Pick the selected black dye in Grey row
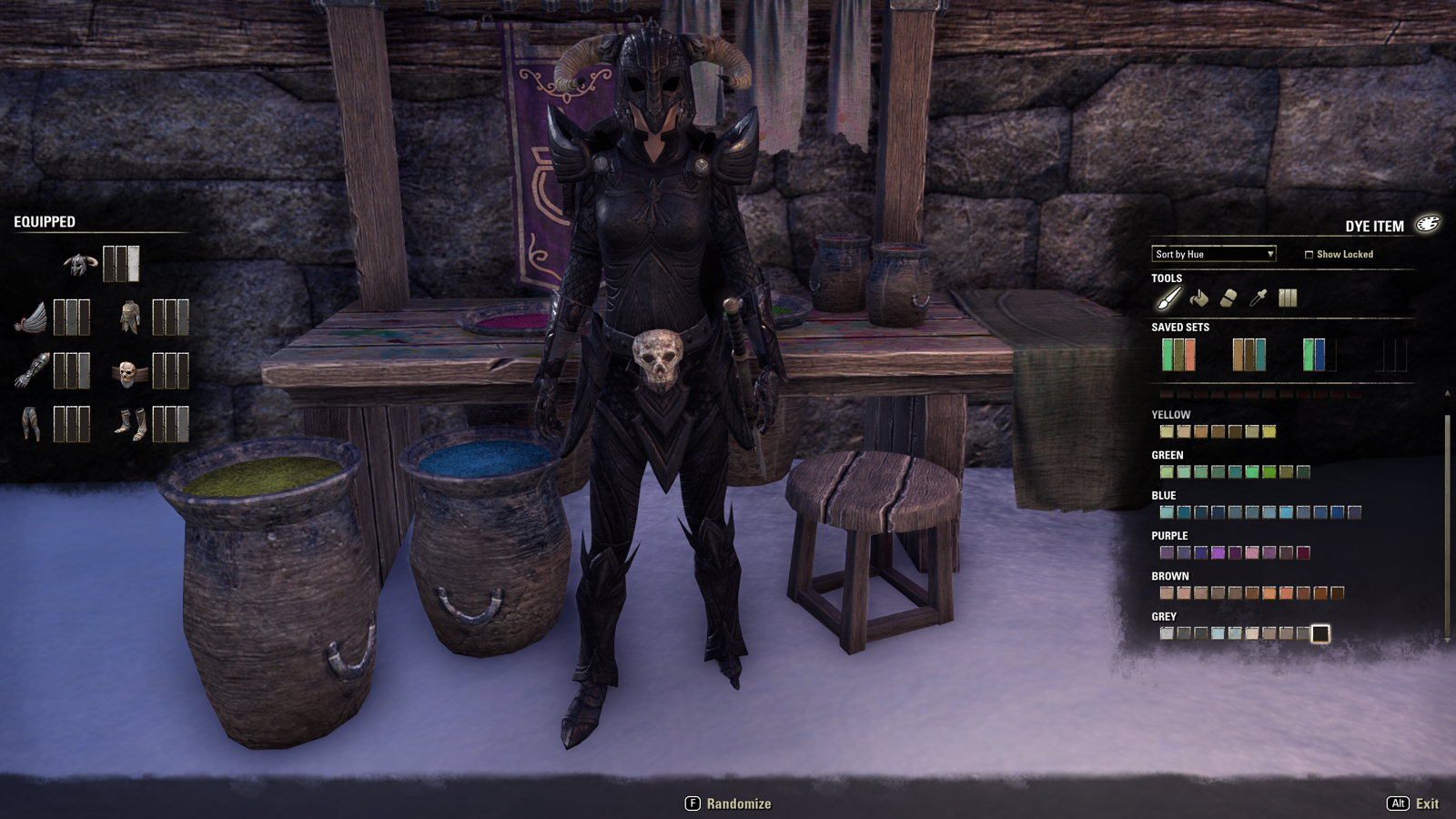Viewport: 1456px width, 819px height. pos(1320,633)
